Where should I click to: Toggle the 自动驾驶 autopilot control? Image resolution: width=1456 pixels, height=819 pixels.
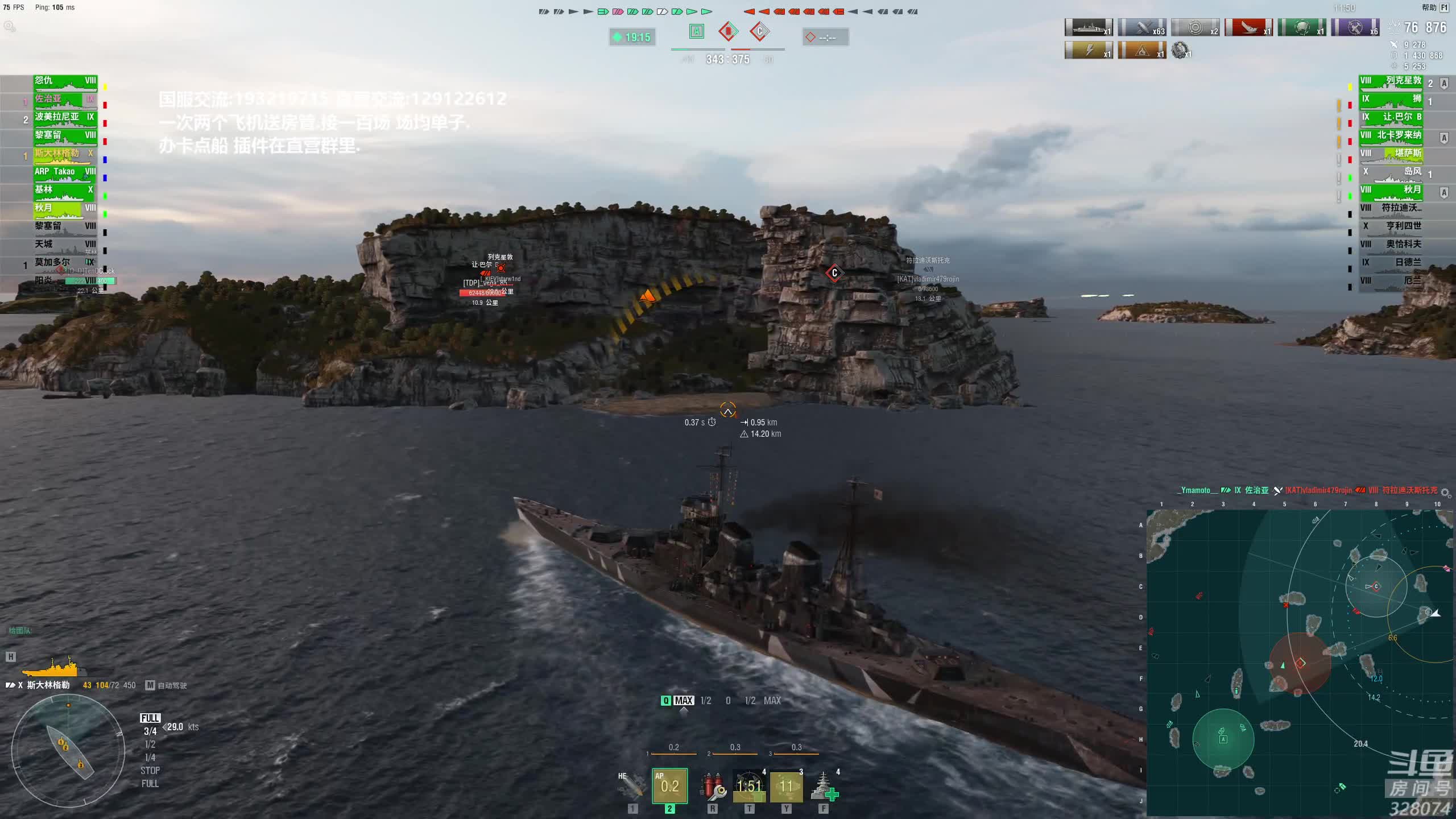(167, 685)
